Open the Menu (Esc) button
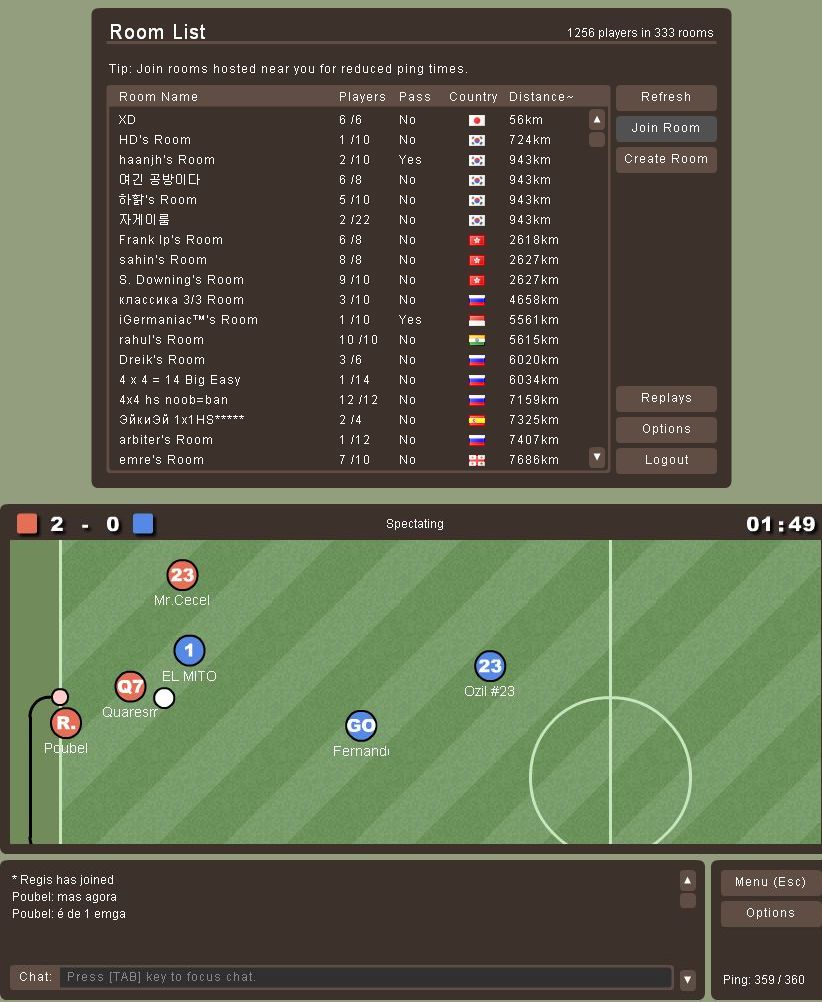 tap(769, 882)
